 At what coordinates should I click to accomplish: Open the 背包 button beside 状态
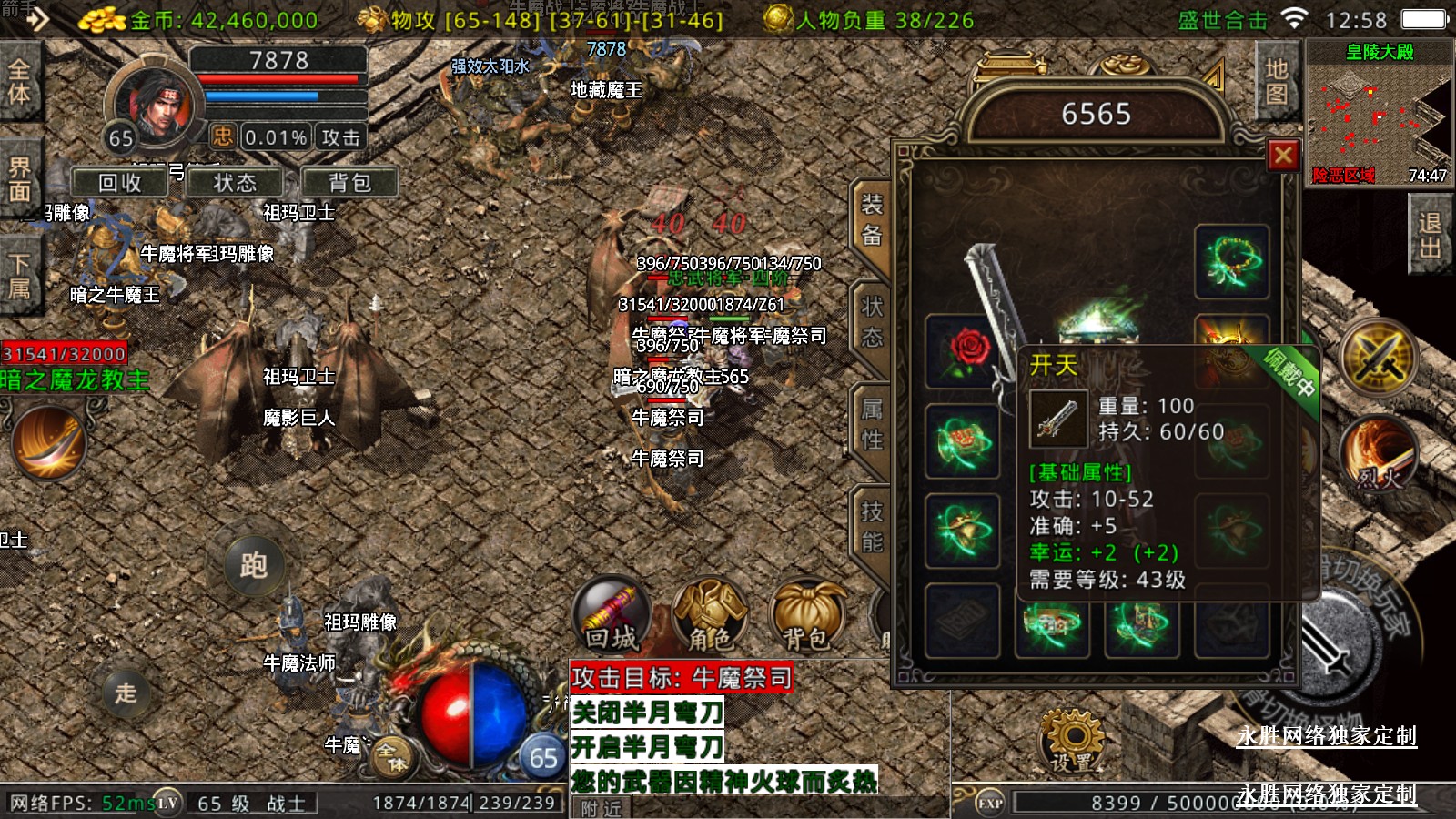point(349,183)
